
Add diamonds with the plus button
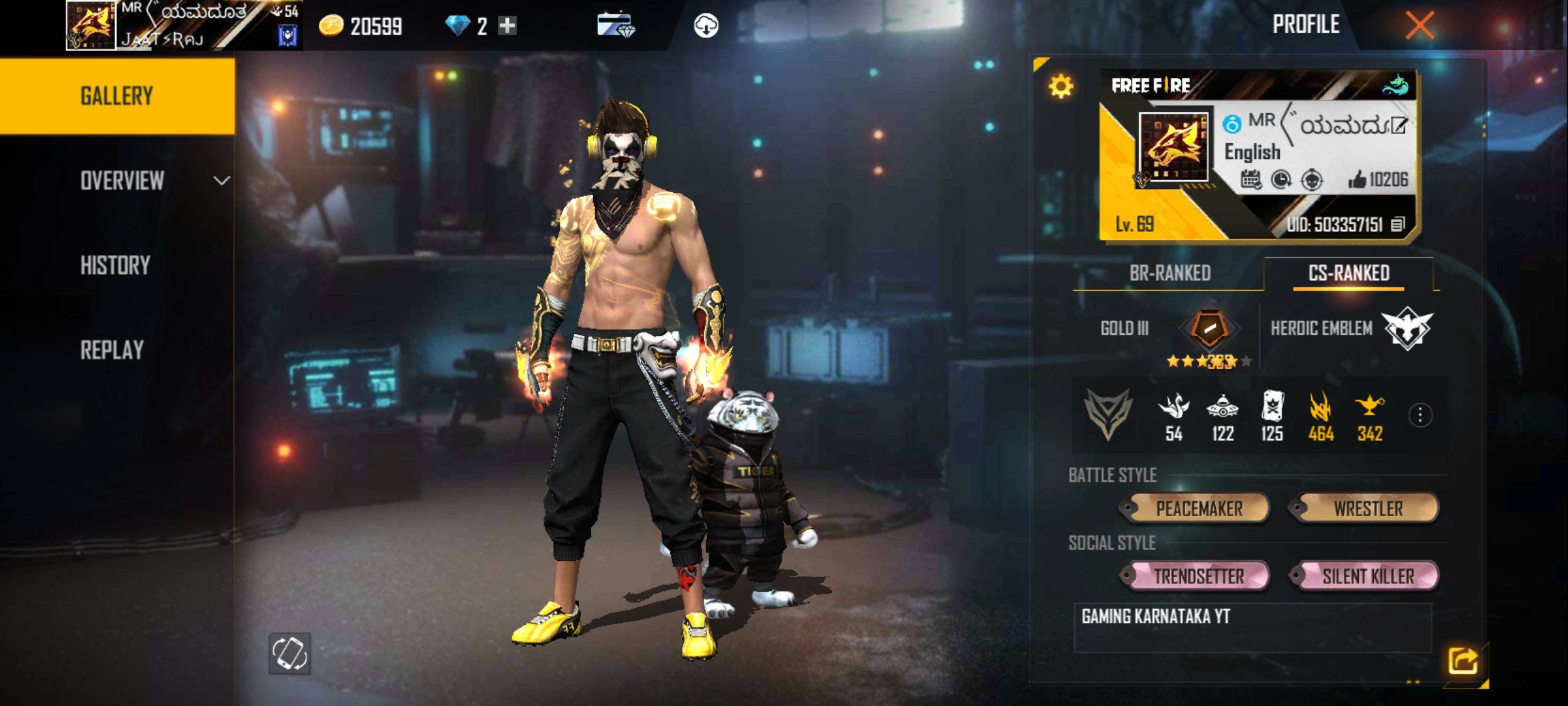tap(507, 26)
